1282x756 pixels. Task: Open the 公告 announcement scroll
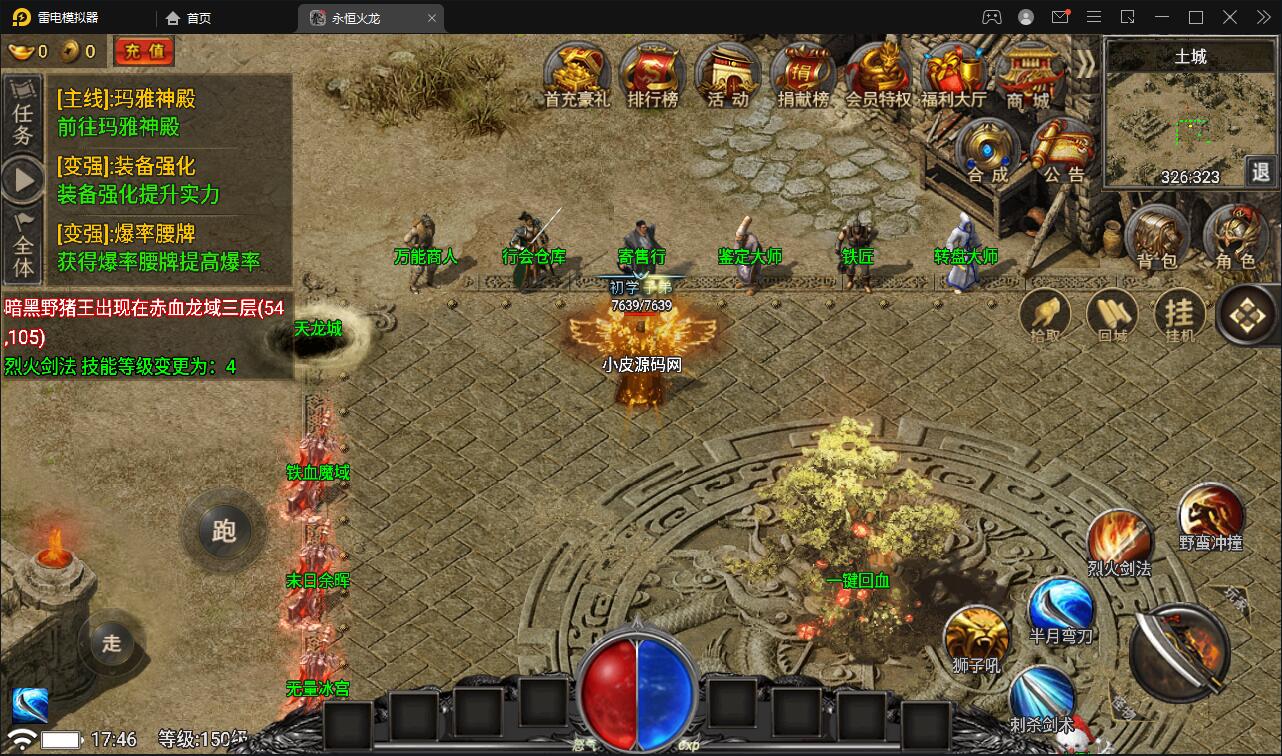[1063, 151]
